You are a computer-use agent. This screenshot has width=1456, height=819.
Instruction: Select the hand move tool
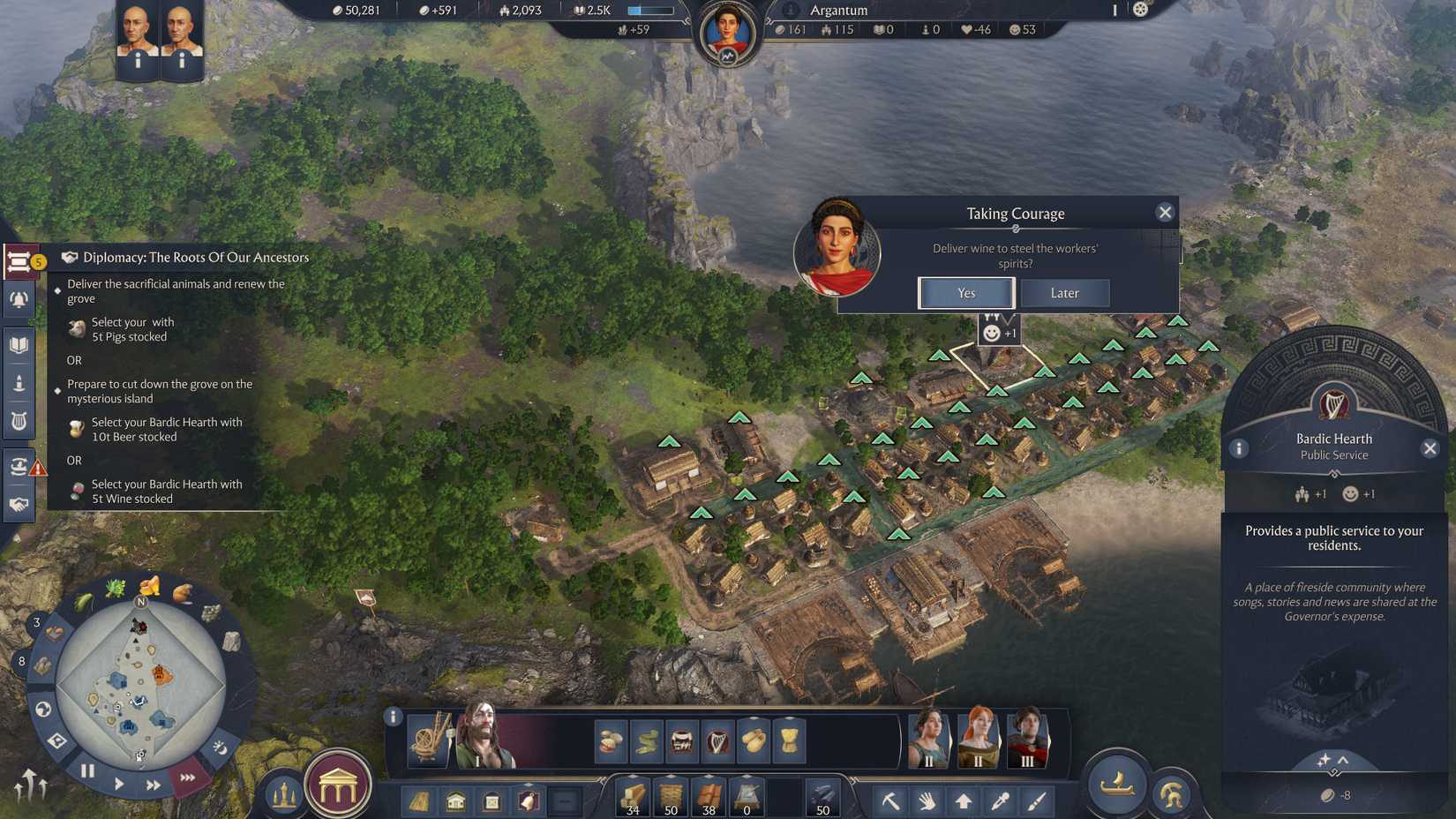(927, 801)
